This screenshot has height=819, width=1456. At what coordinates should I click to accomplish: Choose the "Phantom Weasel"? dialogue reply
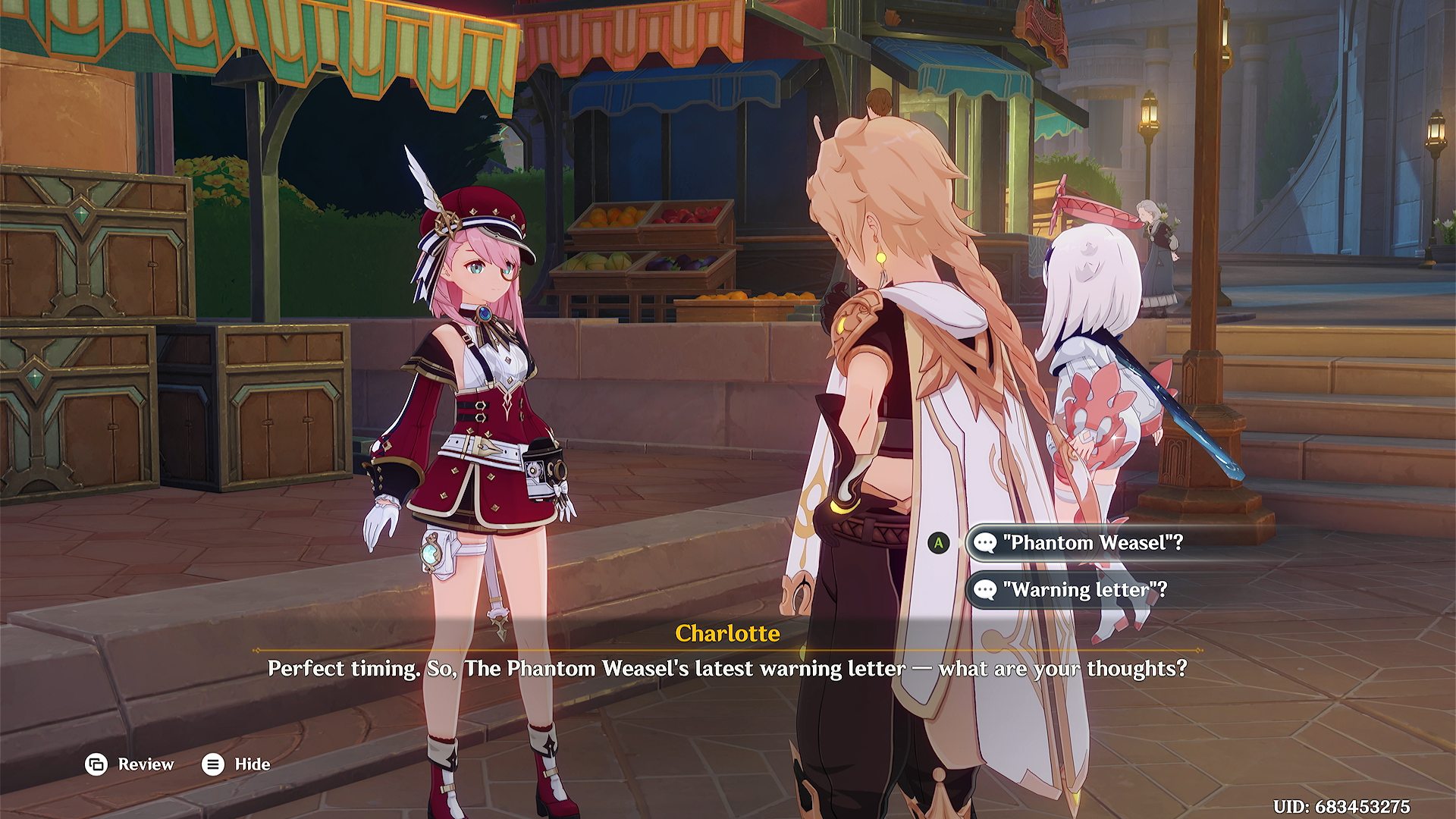[1092, 543]
